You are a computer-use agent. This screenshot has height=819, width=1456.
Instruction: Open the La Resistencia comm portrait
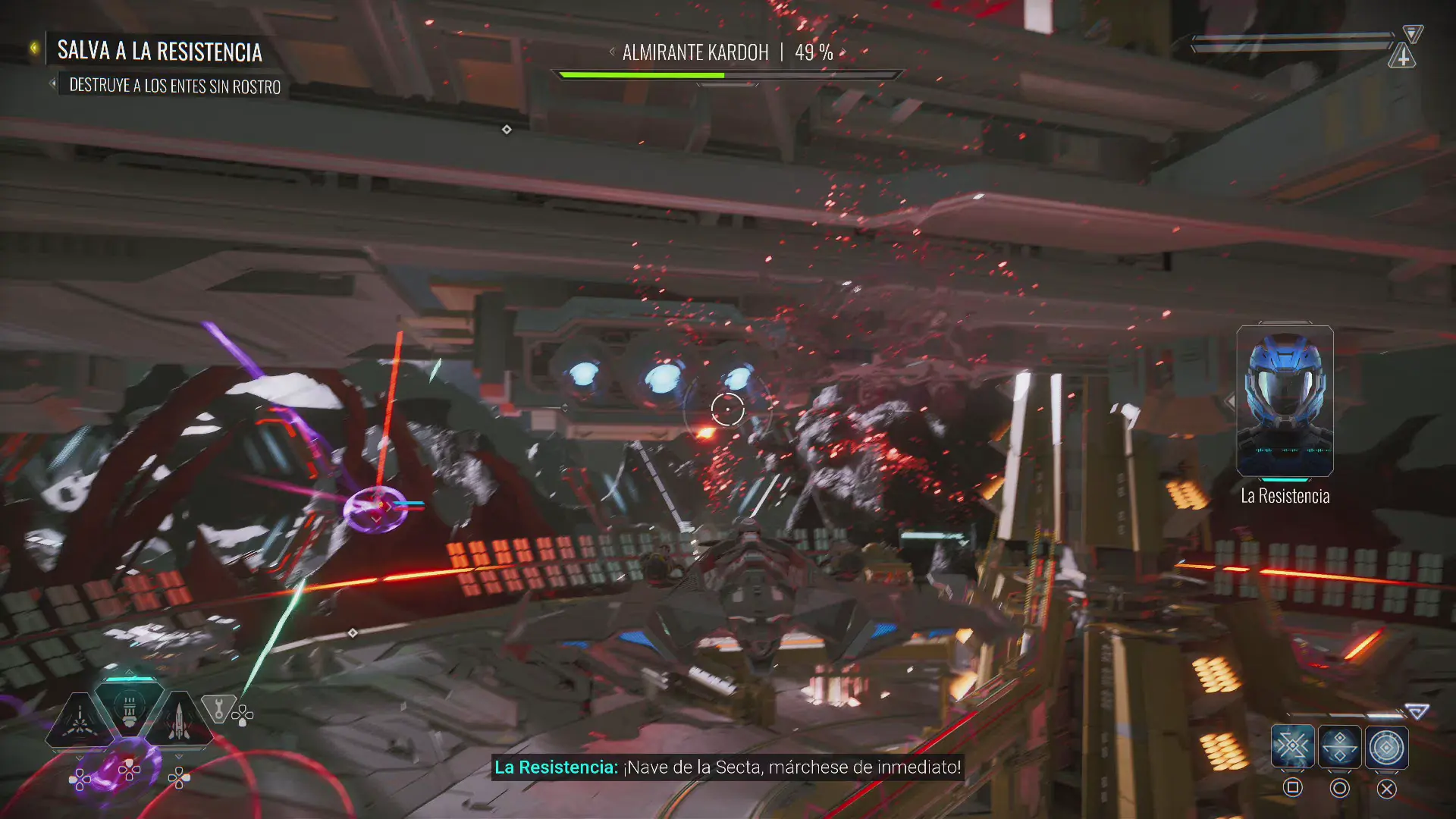[1285, 401]
